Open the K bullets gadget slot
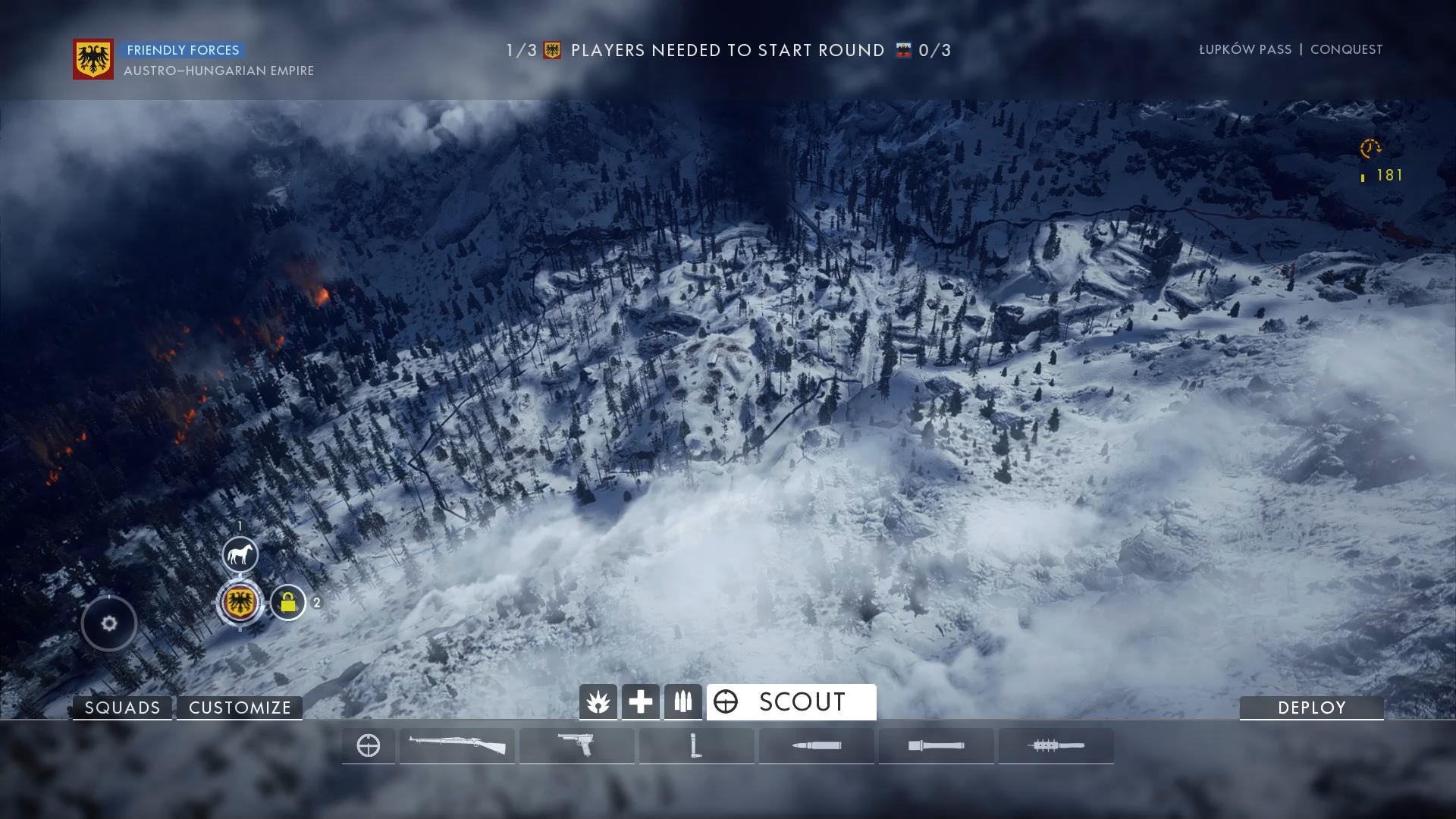1456x819 pixels. click(817, 745)
